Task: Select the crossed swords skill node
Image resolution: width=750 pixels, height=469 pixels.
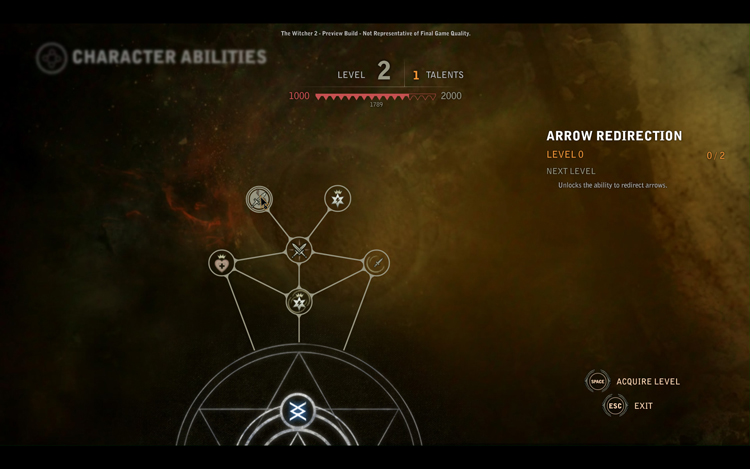Action: (299, 250)
